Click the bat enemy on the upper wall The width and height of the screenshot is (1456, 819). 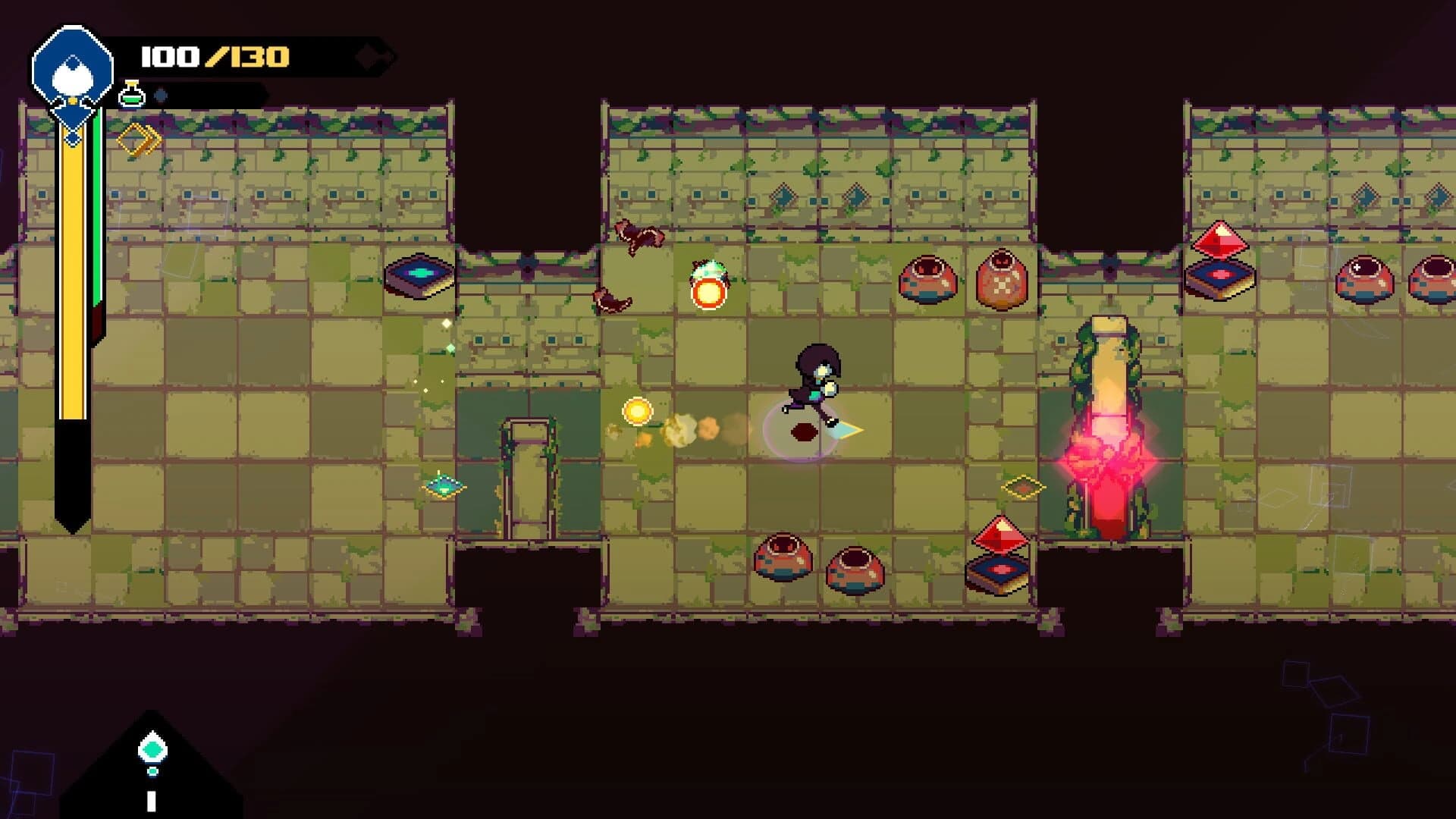pyautogui.click(x=637, y=237)
